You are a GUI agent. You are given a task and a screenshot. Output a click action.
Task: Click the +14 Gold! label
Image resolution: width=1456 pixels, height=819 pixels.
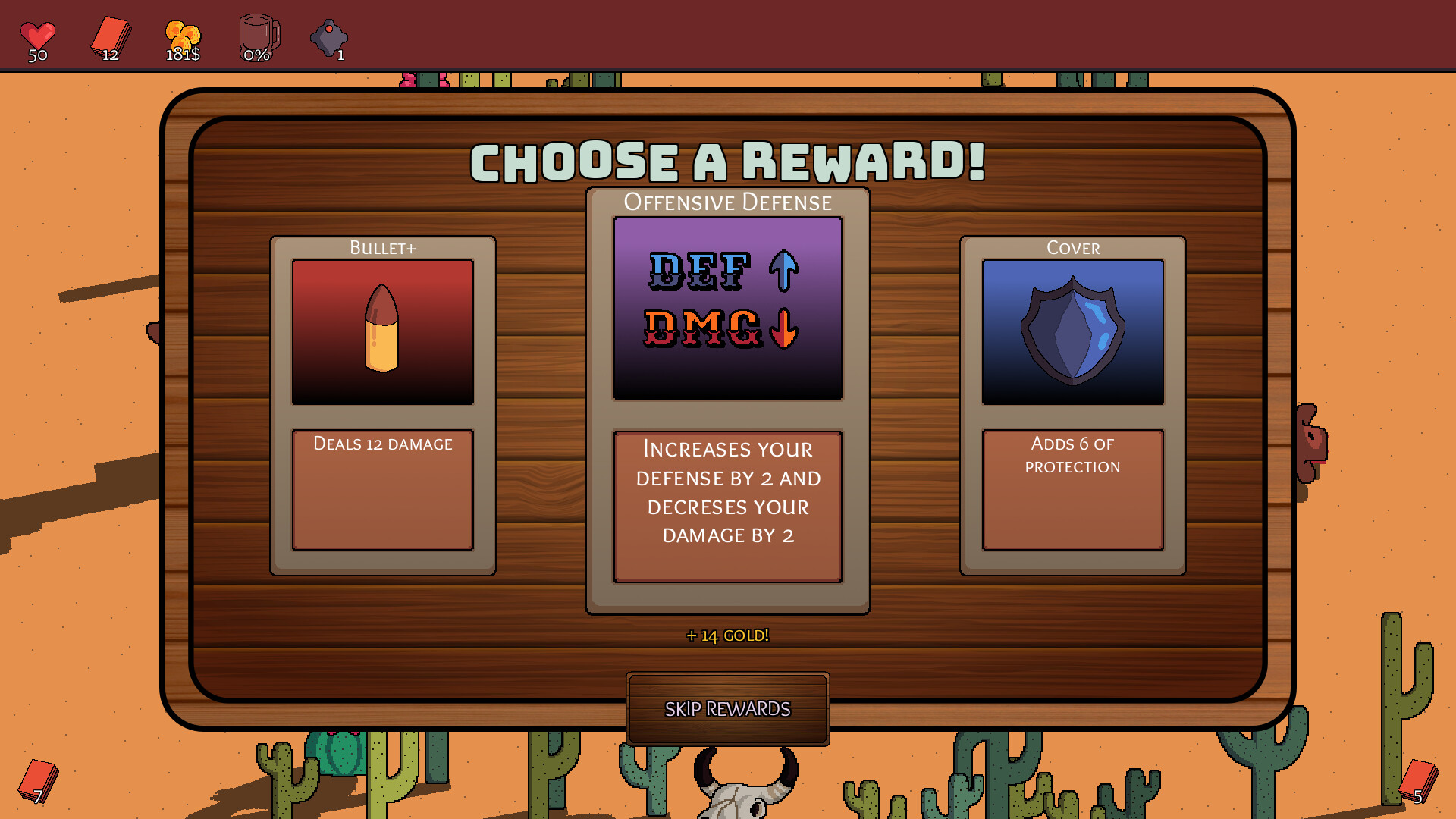(727, 635)
